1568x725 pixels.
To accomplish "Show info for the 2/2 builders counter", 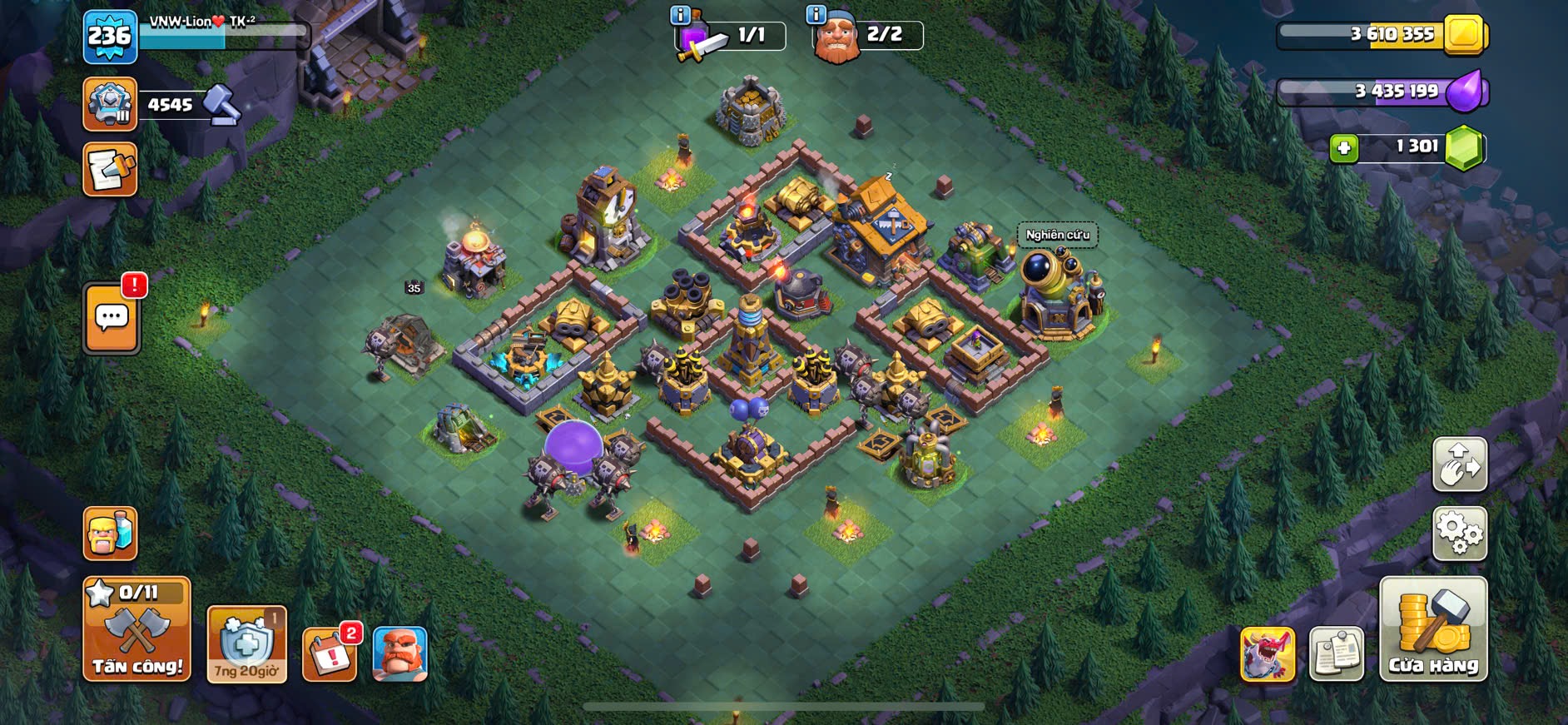I will [816, 15].
